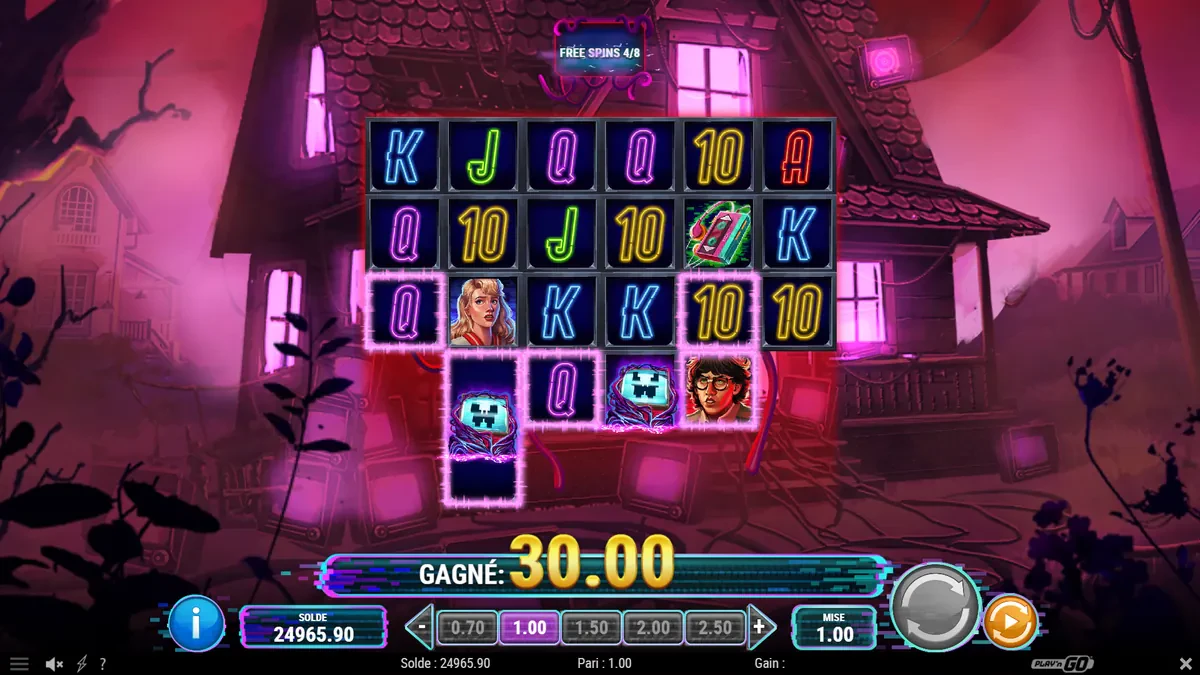Screen dimensions: 1200x675
Task: Open help with the question mark icon
Action: (x=102, y=664)
